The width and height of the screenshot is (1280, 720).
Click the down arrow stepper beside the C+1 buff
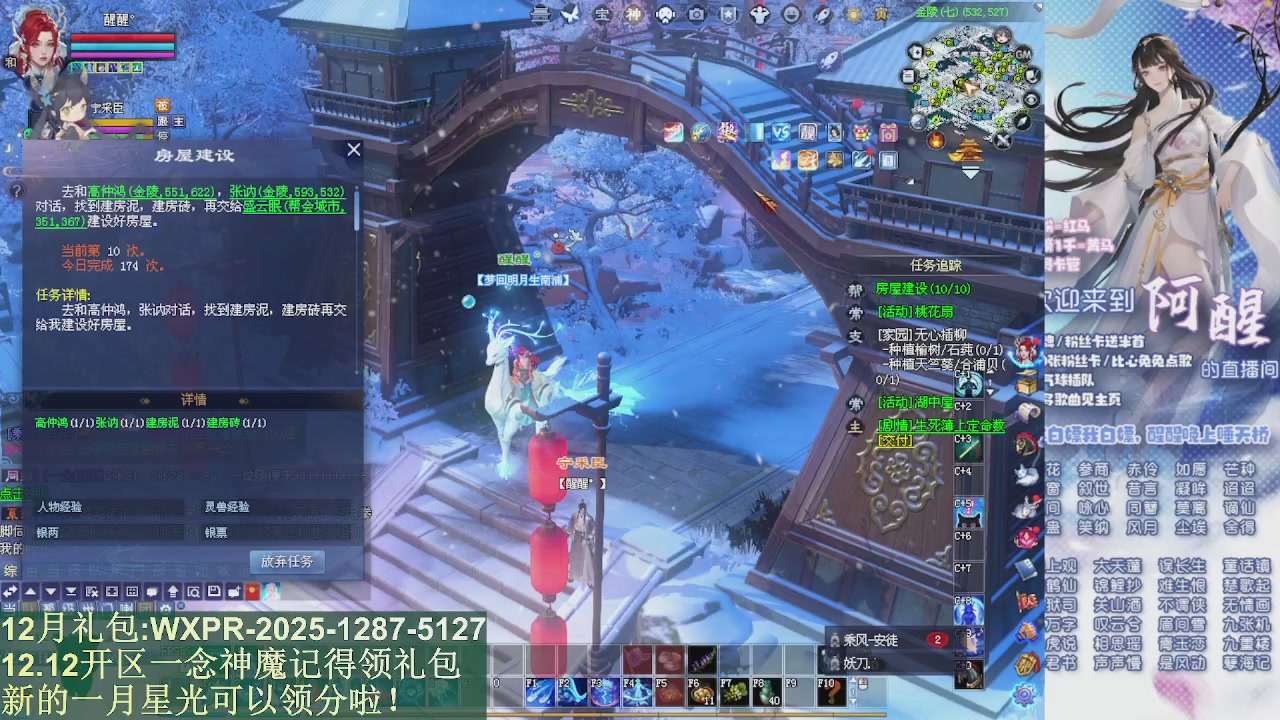(x=990, y=391)
